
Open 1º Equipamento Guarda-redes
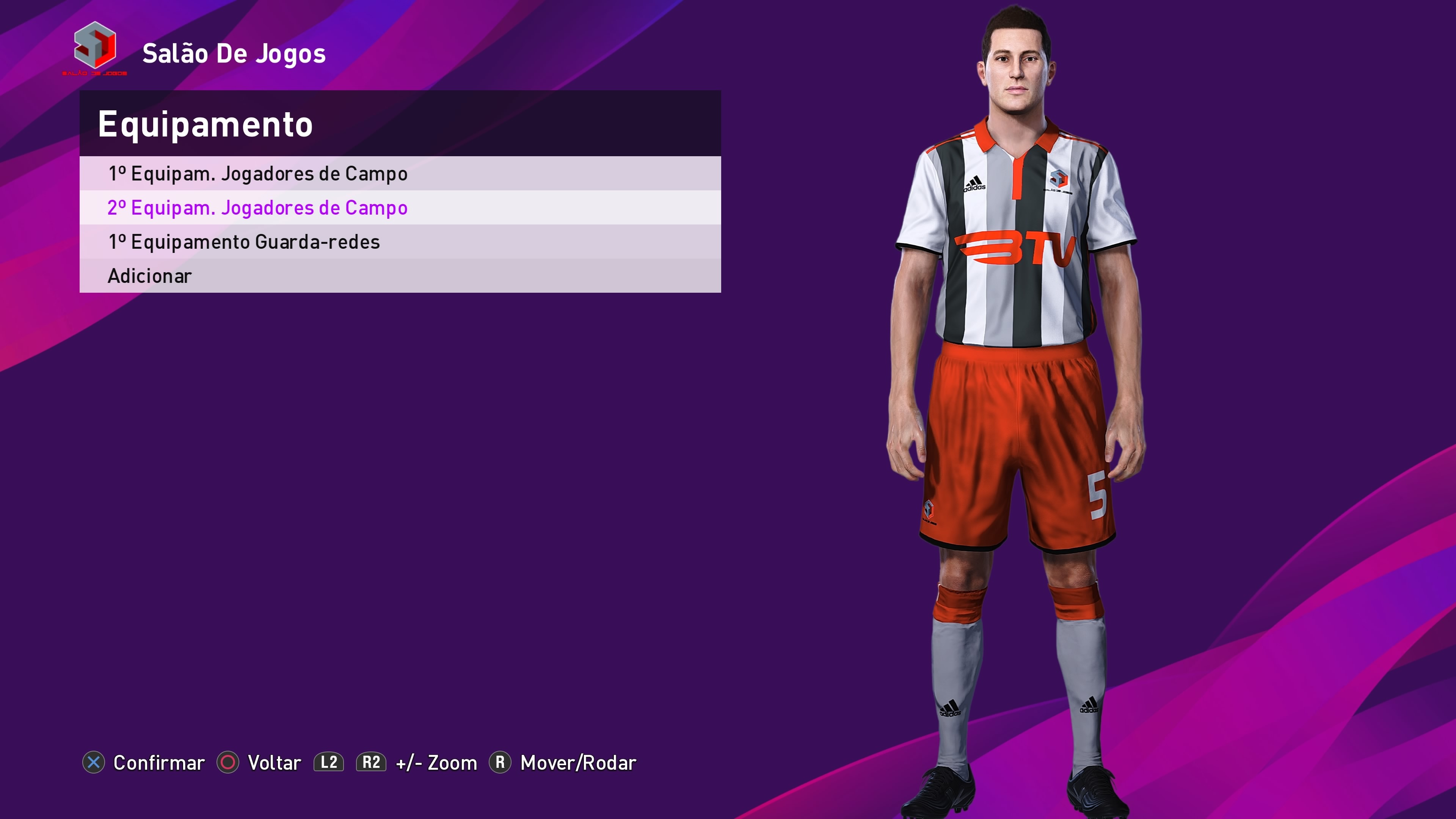(244, 242)
